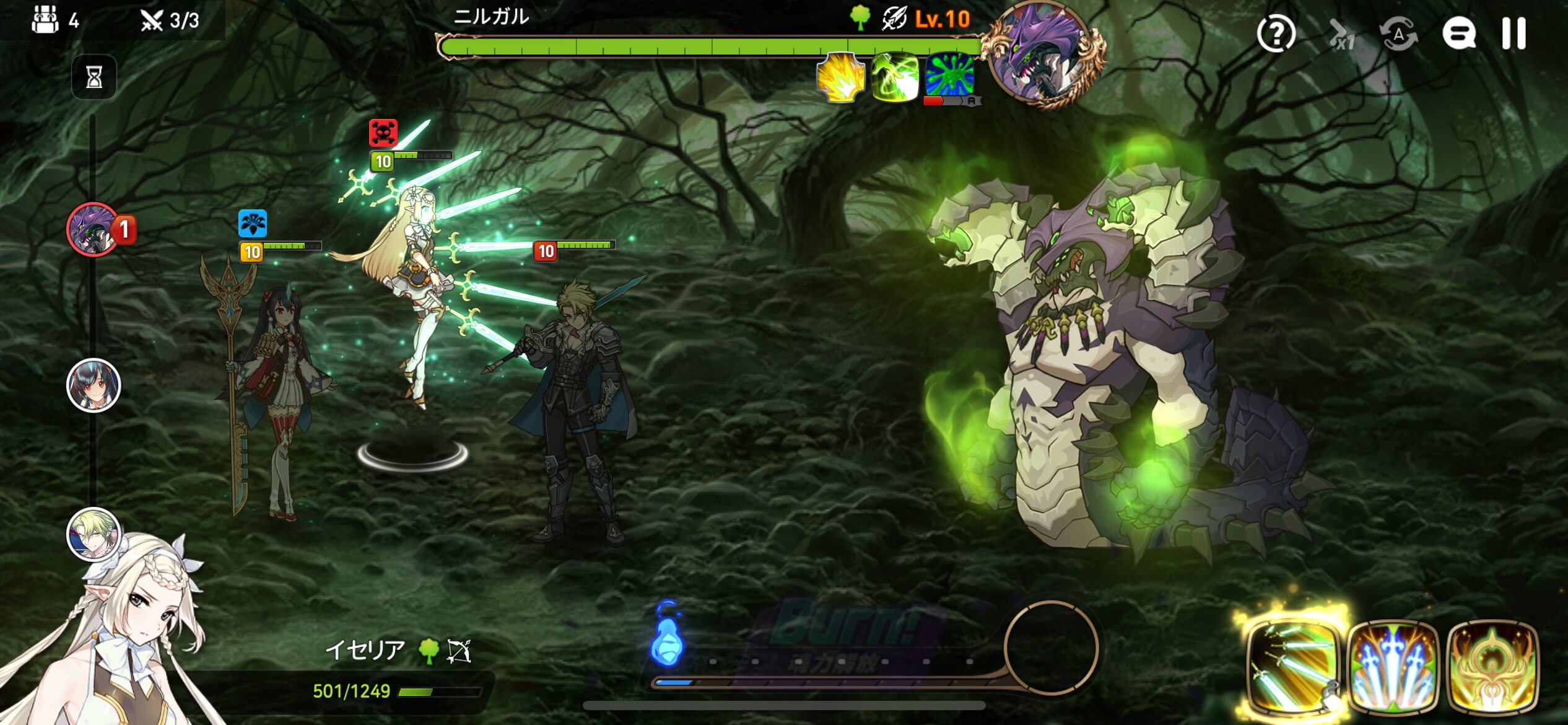The image size is (1568, 725).
Task: Tap the red skull debuff icon
Action: tap(383, 133)
